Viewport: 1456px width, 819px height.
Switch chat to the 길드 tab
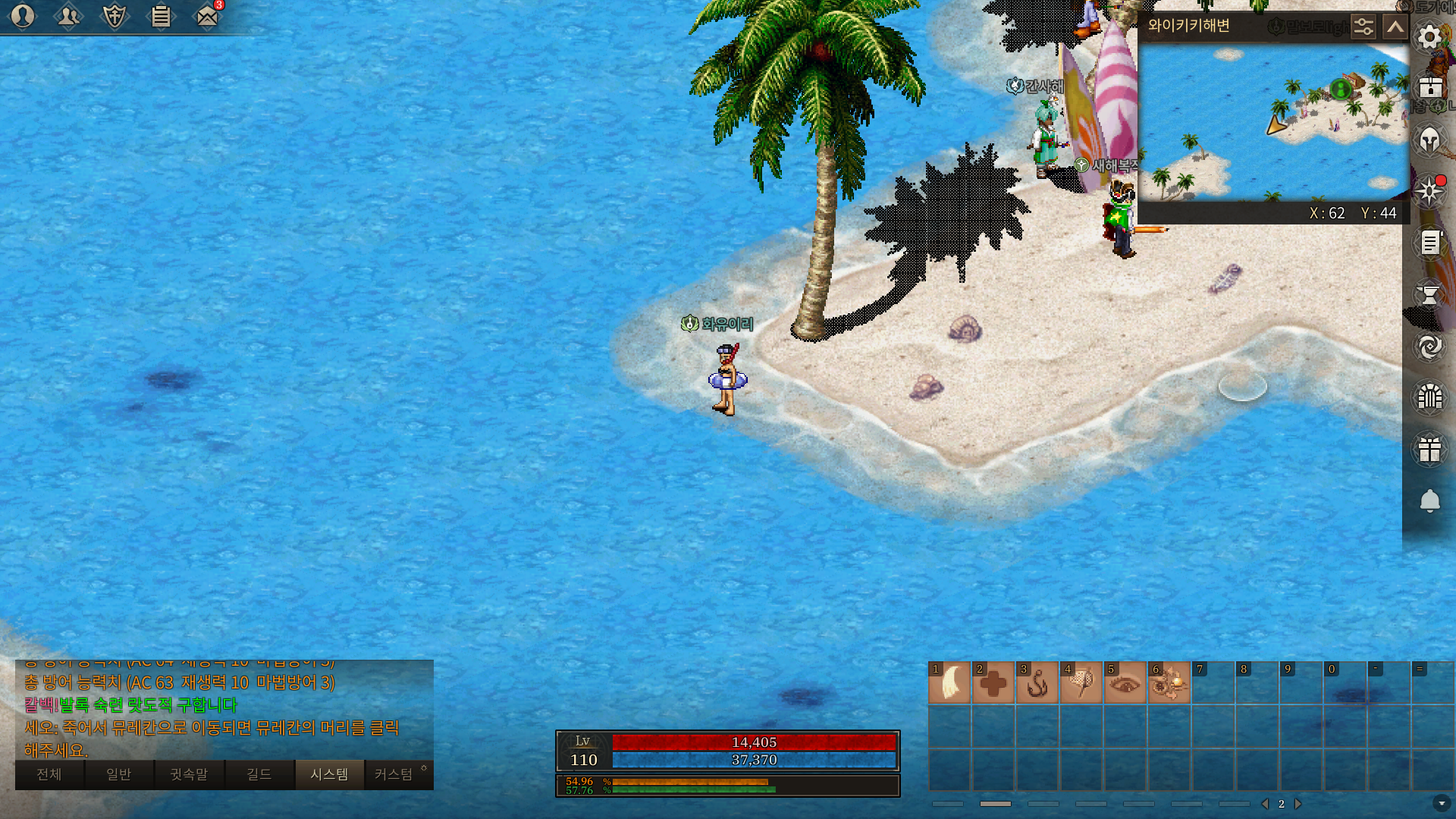pyautogui.click(x=259, y=774)
